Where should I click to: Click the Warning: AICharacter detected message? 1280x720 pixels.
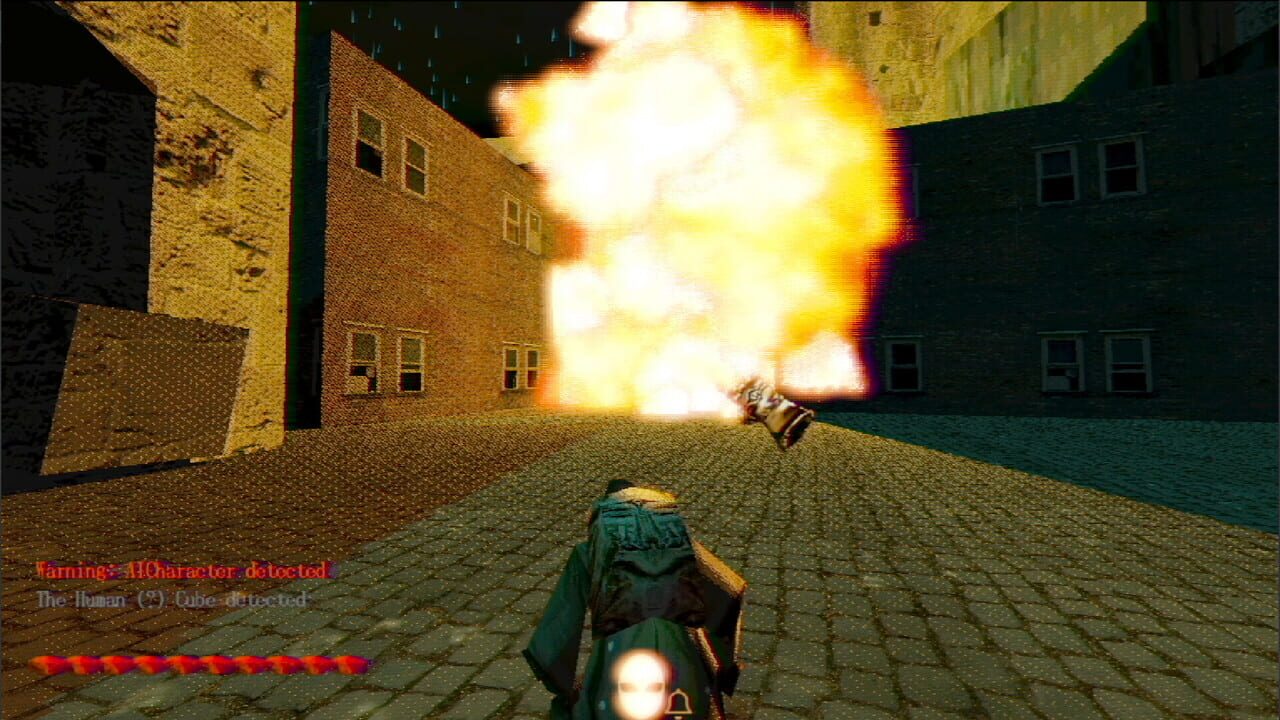coord(180,570)
